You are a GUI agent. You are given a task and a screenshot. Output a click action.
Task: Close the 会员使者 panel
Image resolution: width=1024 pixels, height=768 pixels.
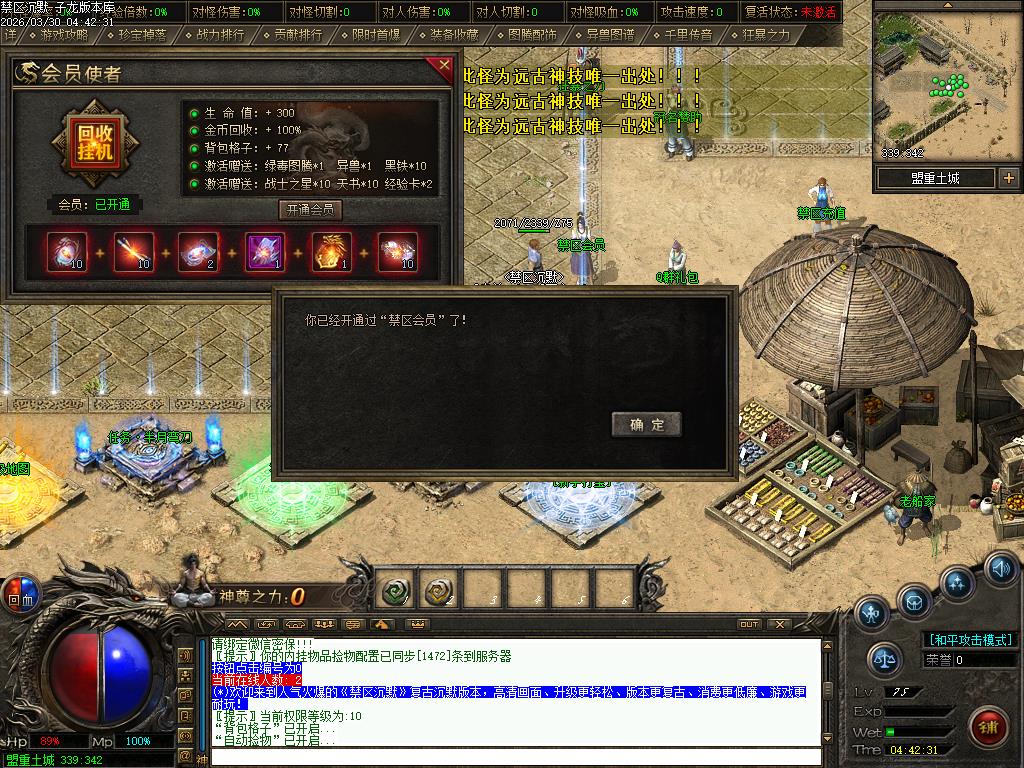click(x=444, y=67)
